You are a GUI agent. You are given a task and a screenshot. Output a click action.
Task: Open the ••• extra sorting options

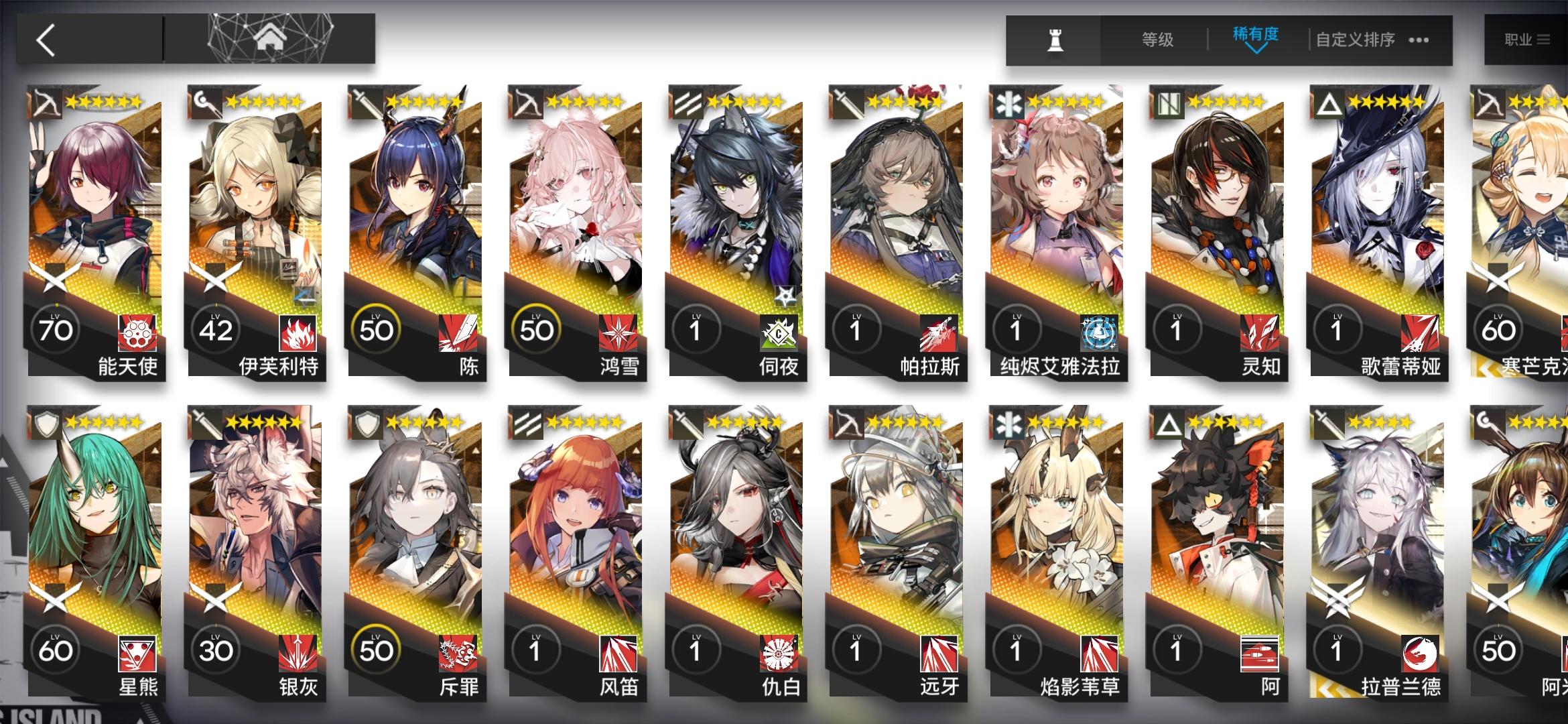(1417, 40)
